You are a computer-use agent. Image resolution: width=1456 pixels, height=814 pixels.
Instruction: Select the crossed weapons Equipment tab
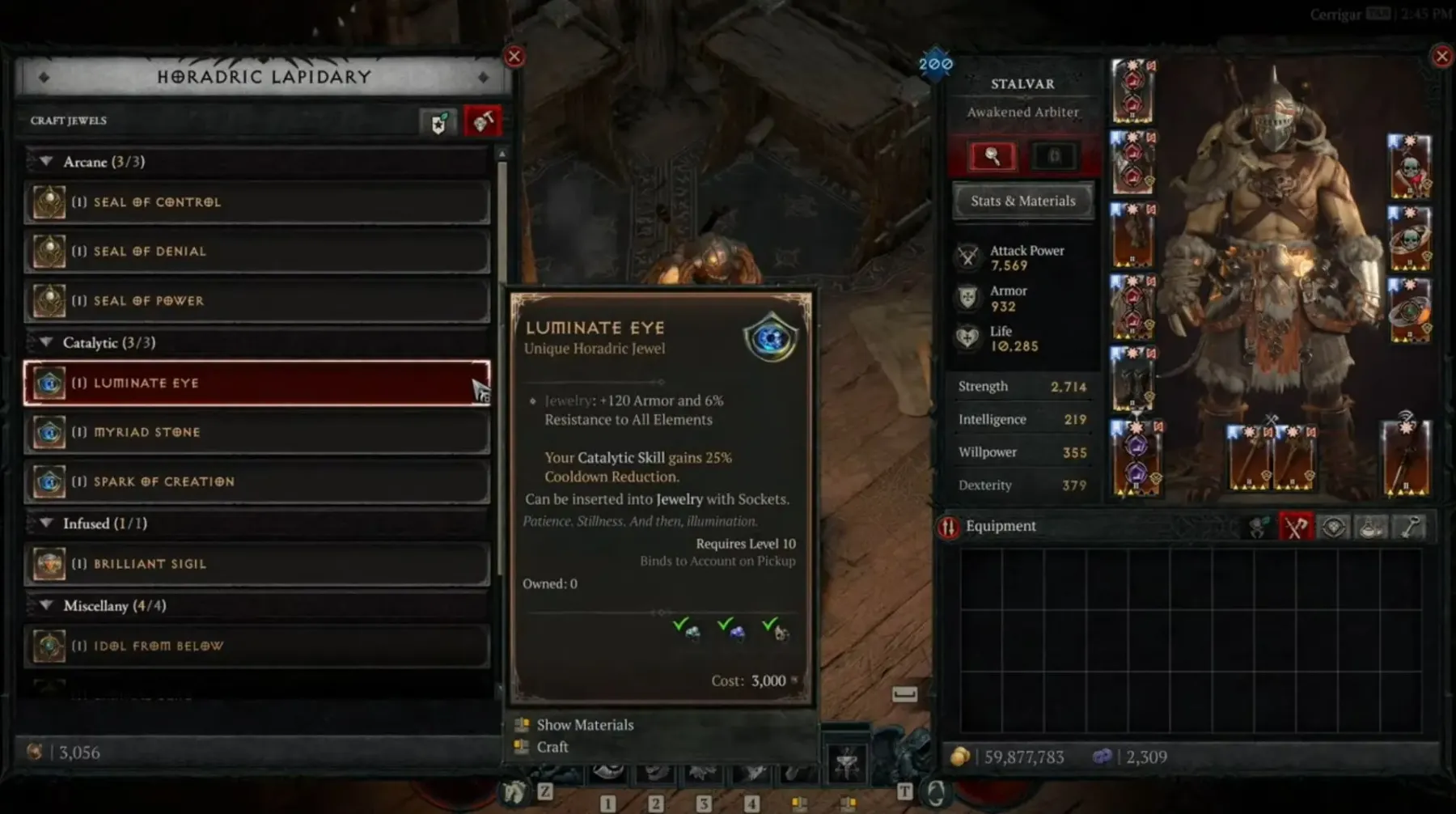[x=1295, y=528]
